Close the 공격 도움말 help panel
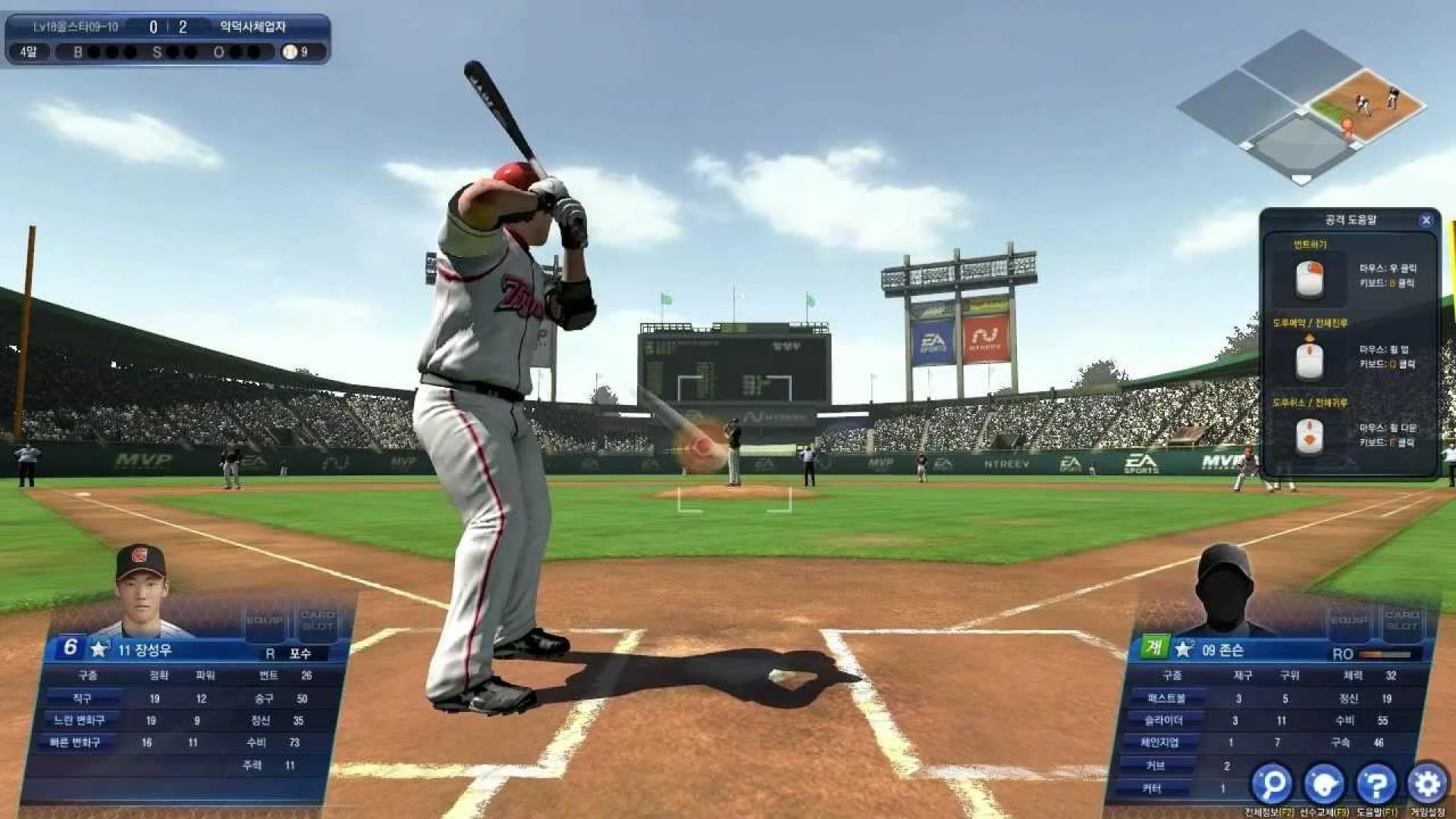Image resolution: width=1456 pixels, height=819 pixels. click(1426, 221)
